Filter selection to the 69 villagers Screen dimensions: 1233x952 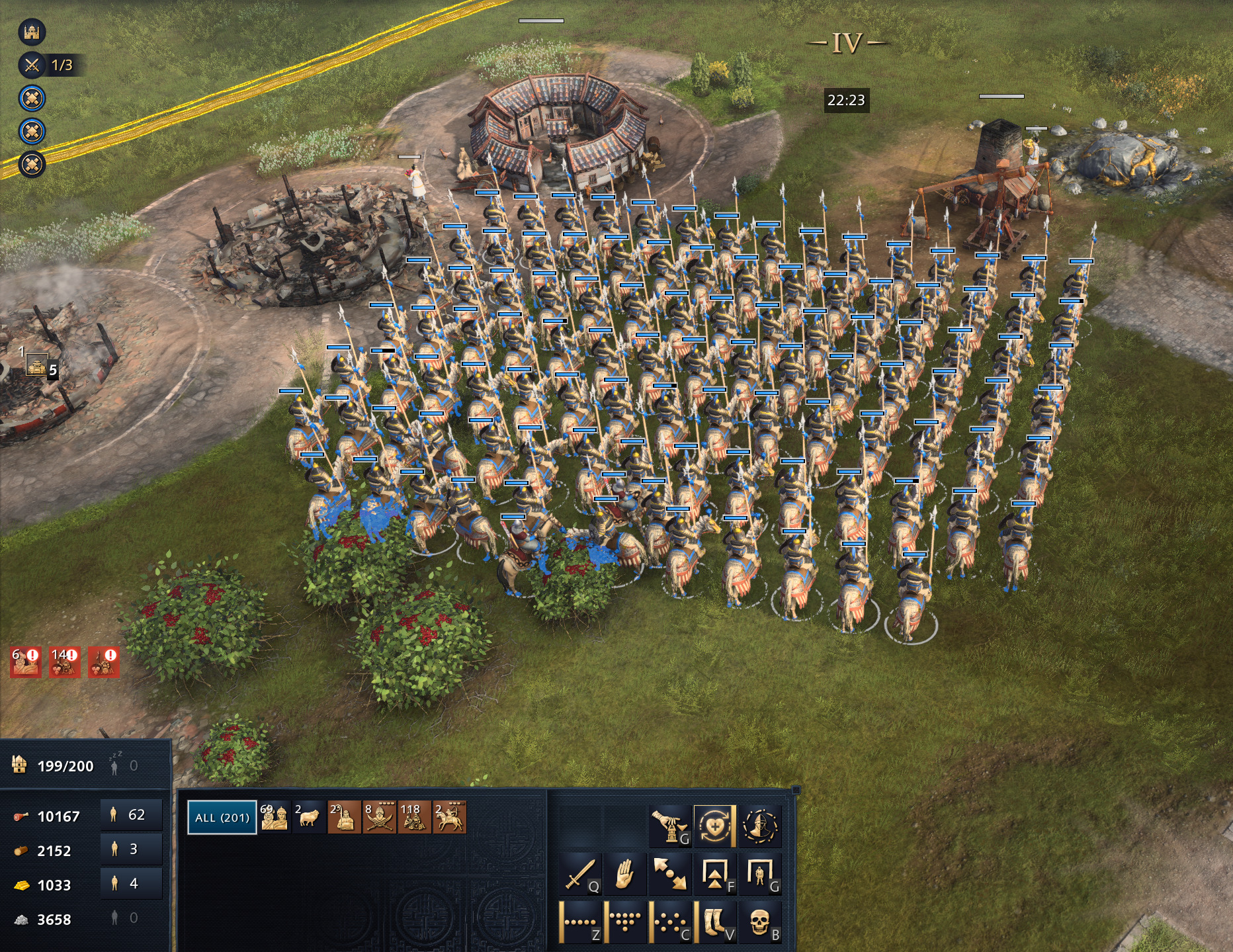point(274,817)
